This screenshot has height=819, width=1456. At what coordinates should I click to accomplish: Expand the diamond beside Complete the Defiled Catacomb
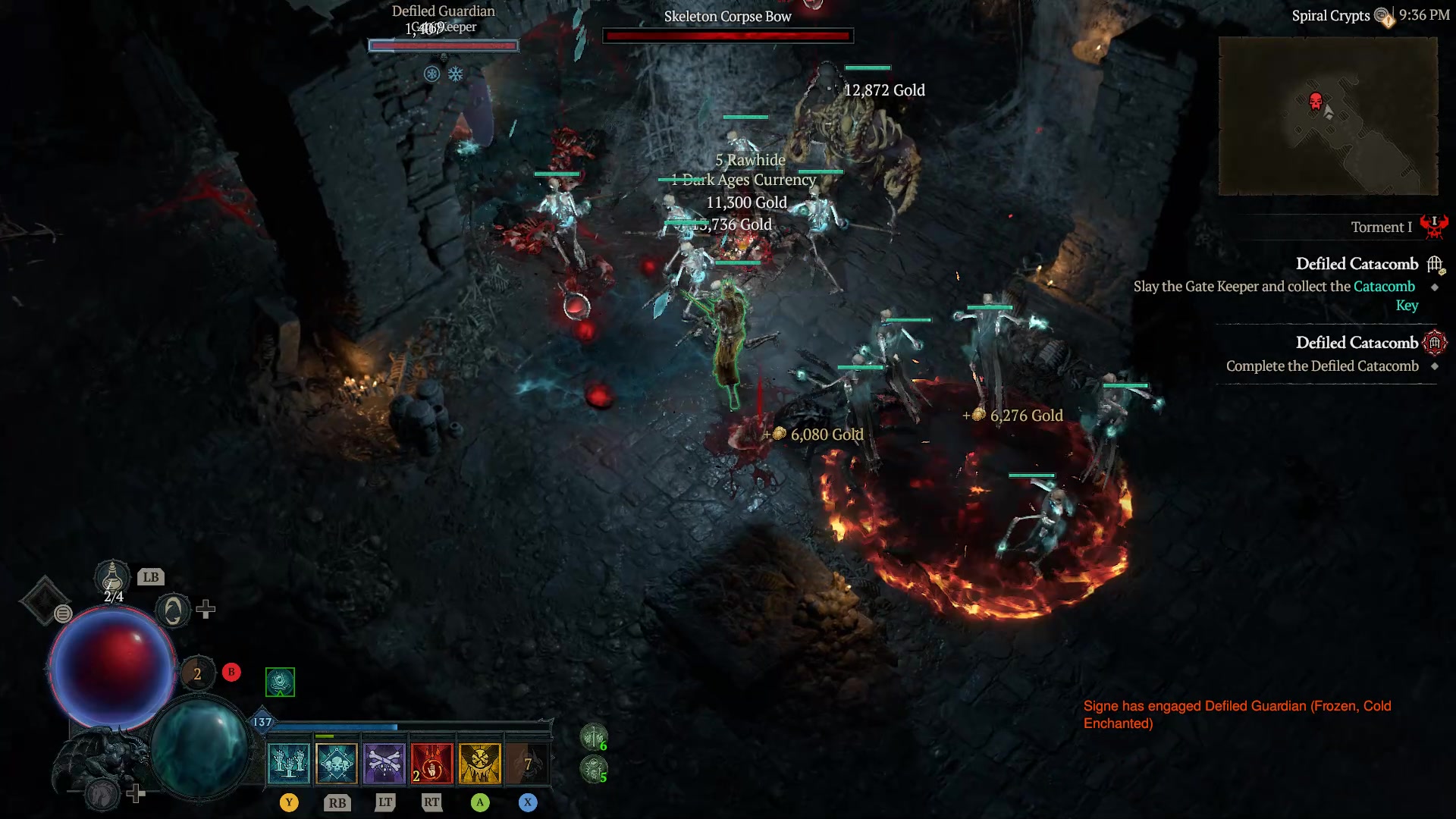[1436, 366]
